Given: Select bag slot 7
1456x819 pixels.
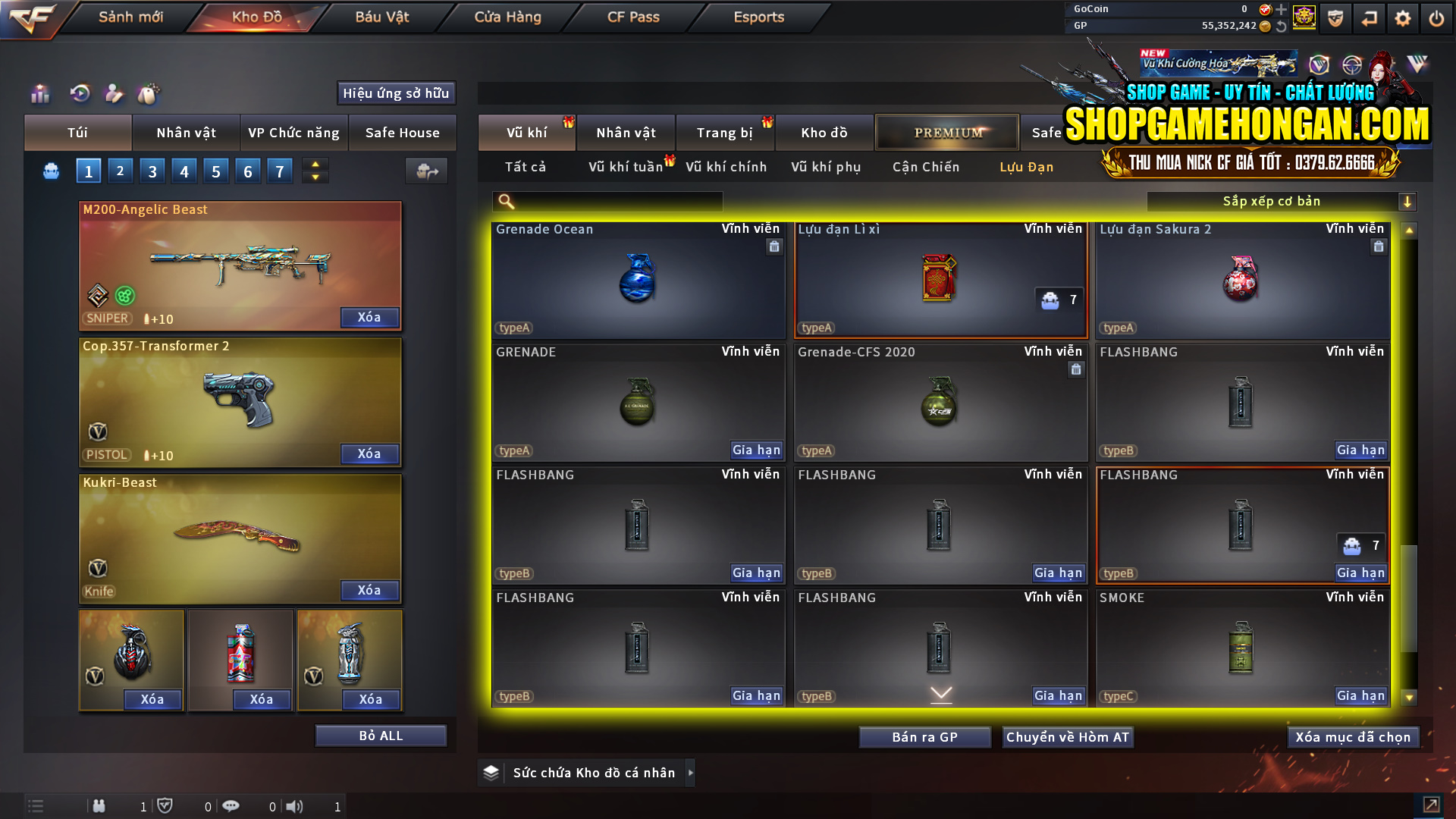Looking at the screenshot, I should [x=279, y=171].
